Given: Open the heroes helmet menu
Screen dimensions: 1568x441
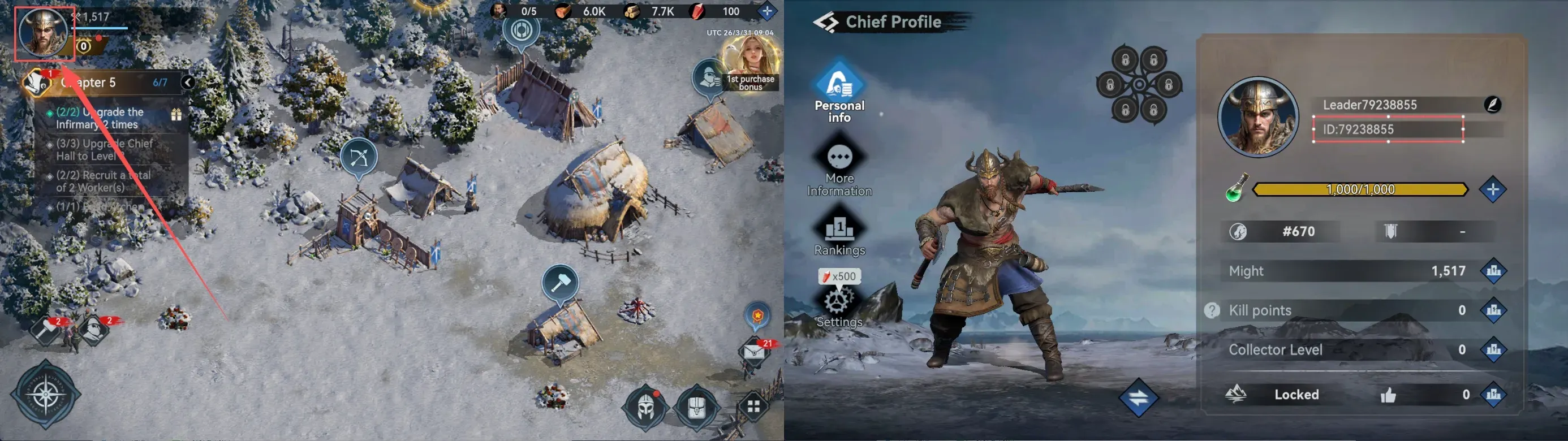Looking at the screenshot, I should [645, 407].
